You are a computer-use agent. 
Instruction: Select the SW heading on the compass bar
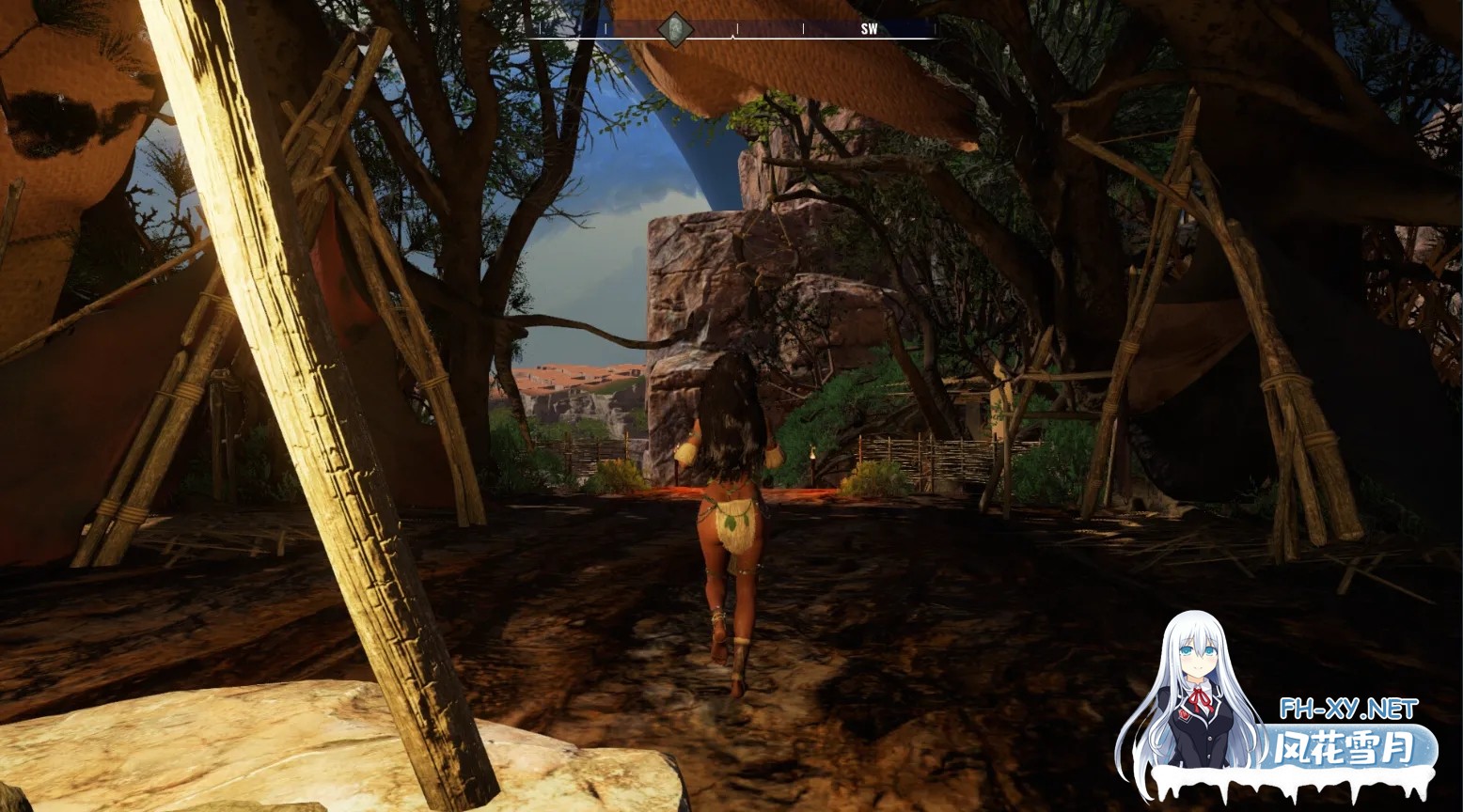coord(869,29)
